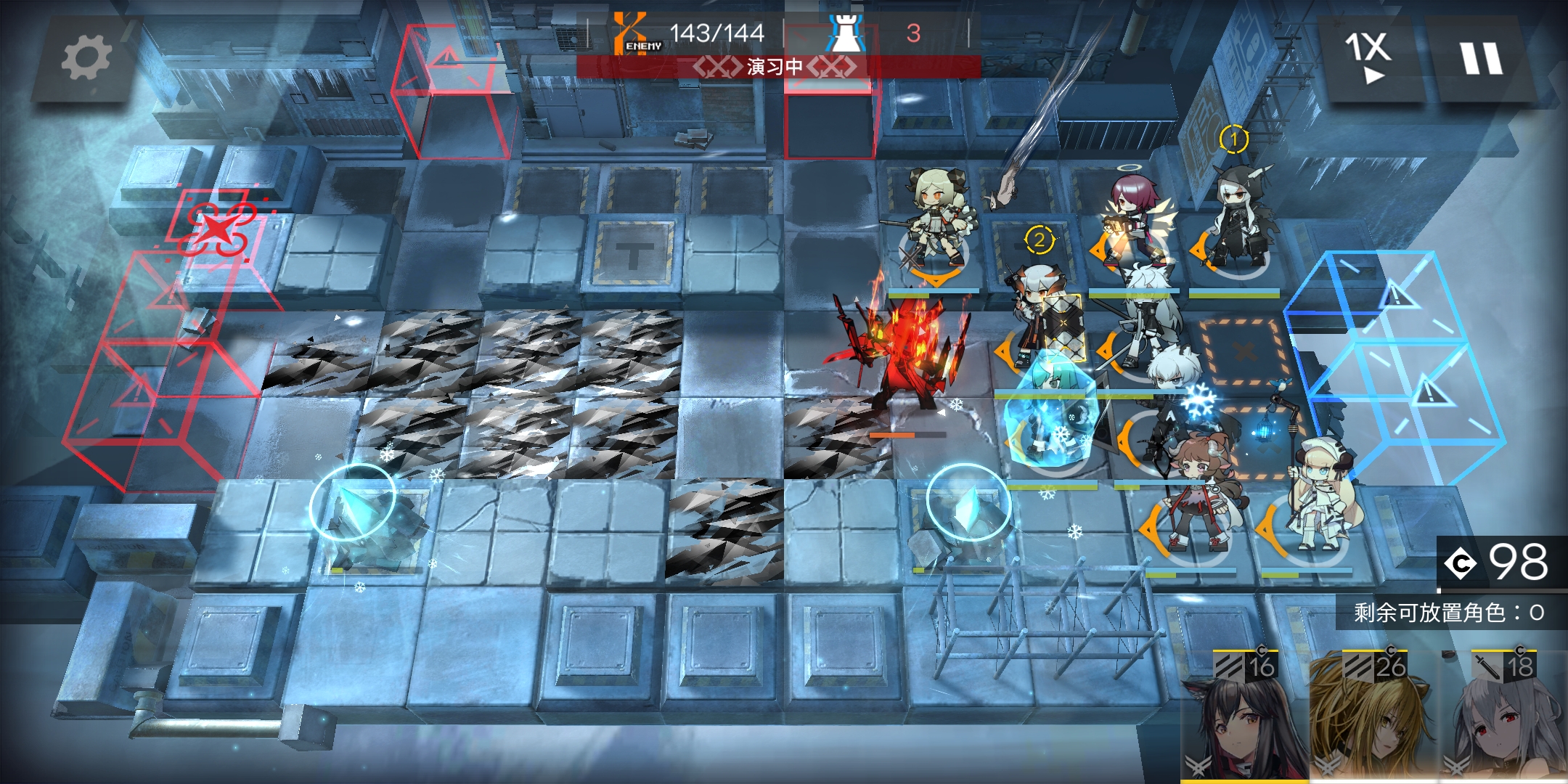Screen dimensions: 1568x784
Task: Toggle the 1X game speed button
Action: coord(1368,57)
